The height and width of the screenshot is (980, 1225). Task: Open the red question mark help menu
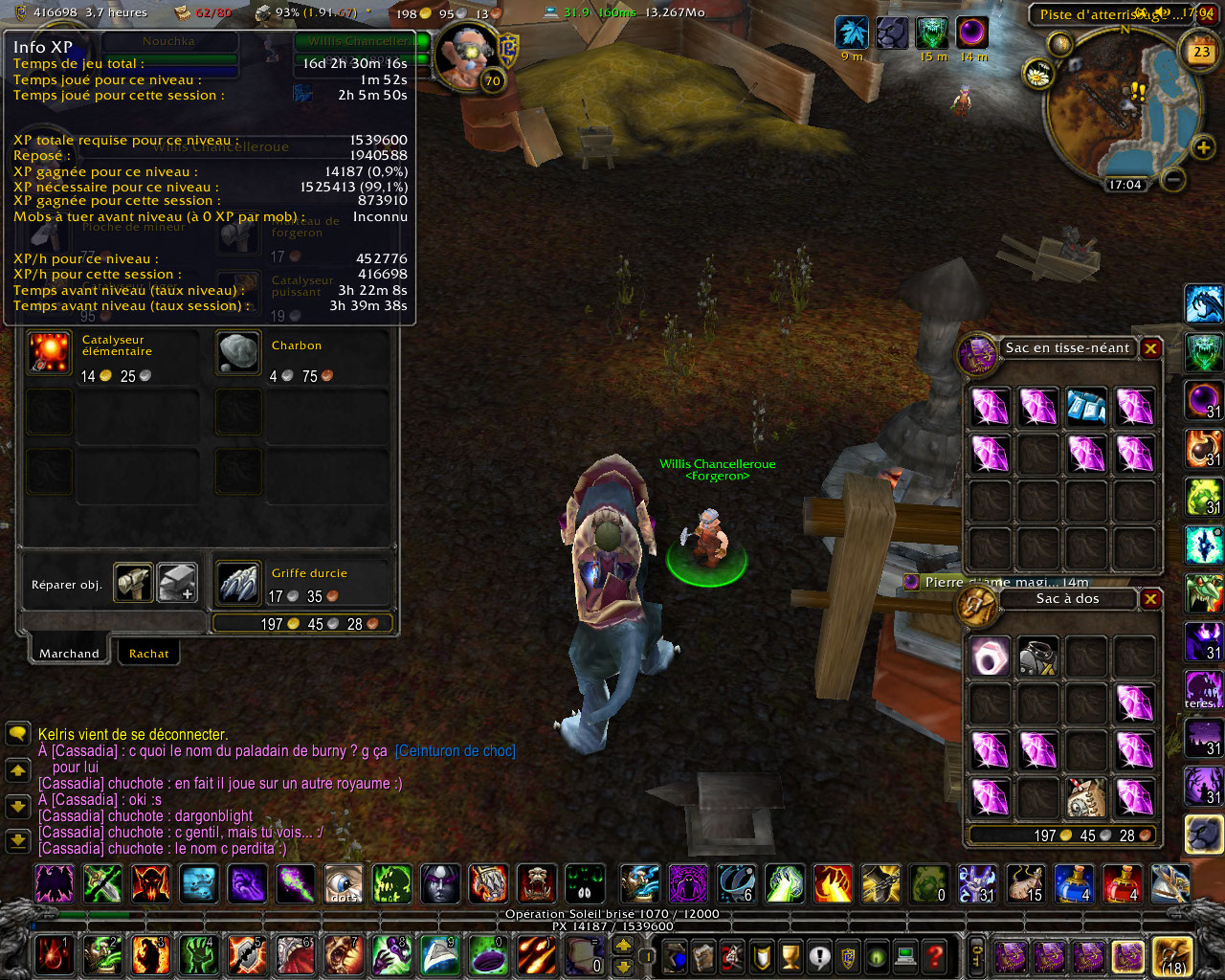coord(935,955)
